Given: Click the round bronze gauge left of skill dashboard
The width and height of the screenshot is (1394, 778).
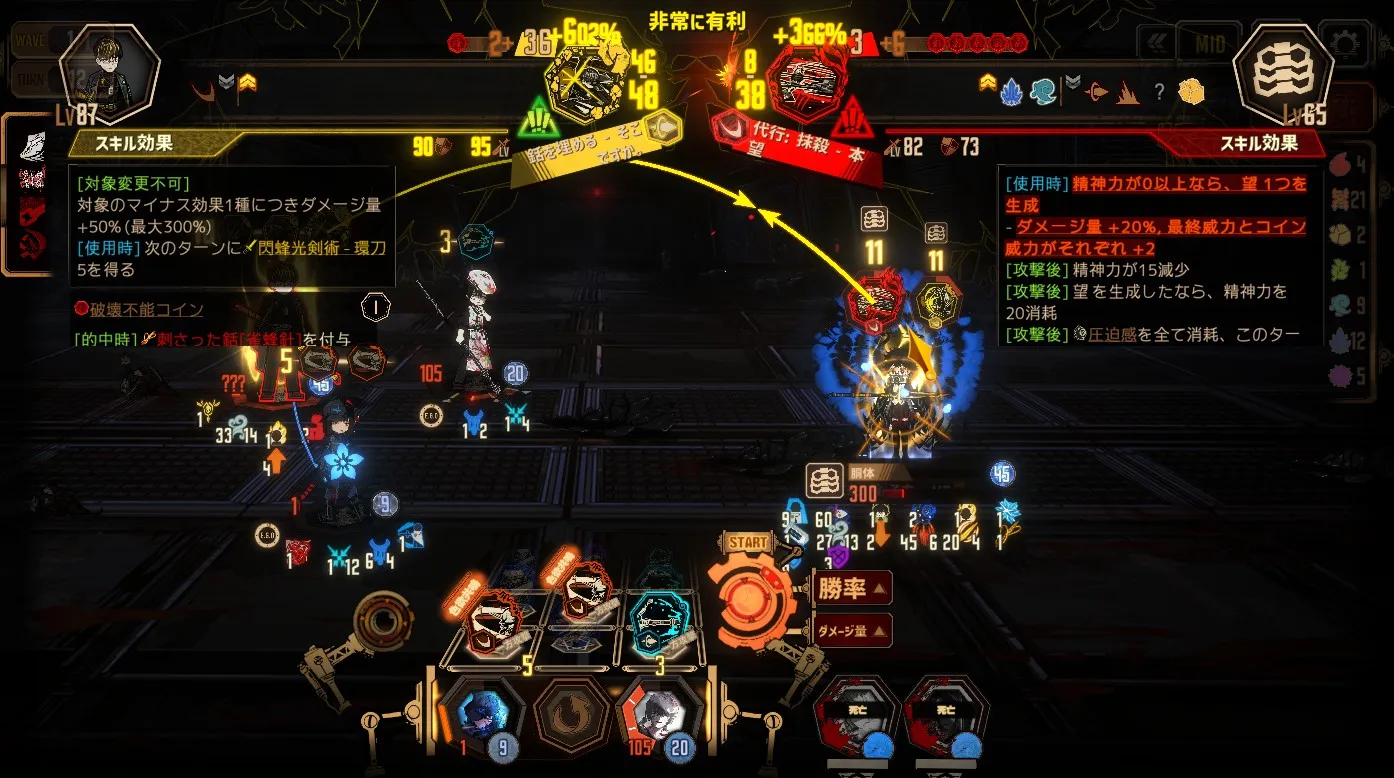Looking at the screenshot, I should pos(381,622).
